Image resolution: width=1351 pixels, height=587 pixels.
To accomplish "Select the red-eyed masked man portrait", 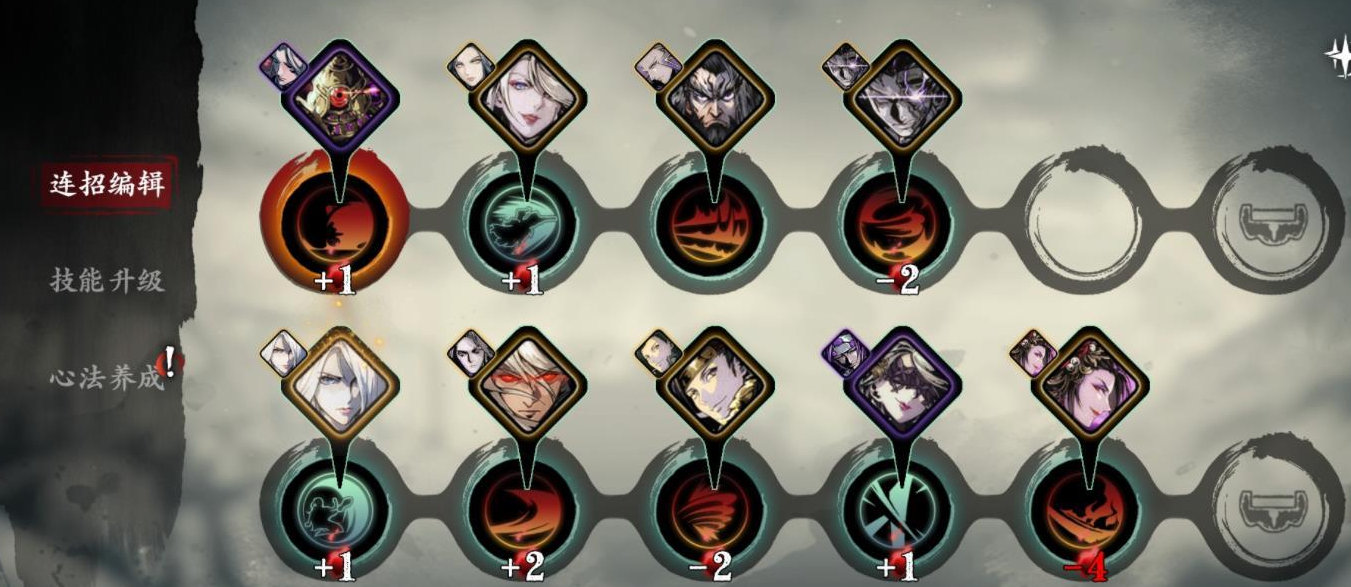I will (527, 386).
